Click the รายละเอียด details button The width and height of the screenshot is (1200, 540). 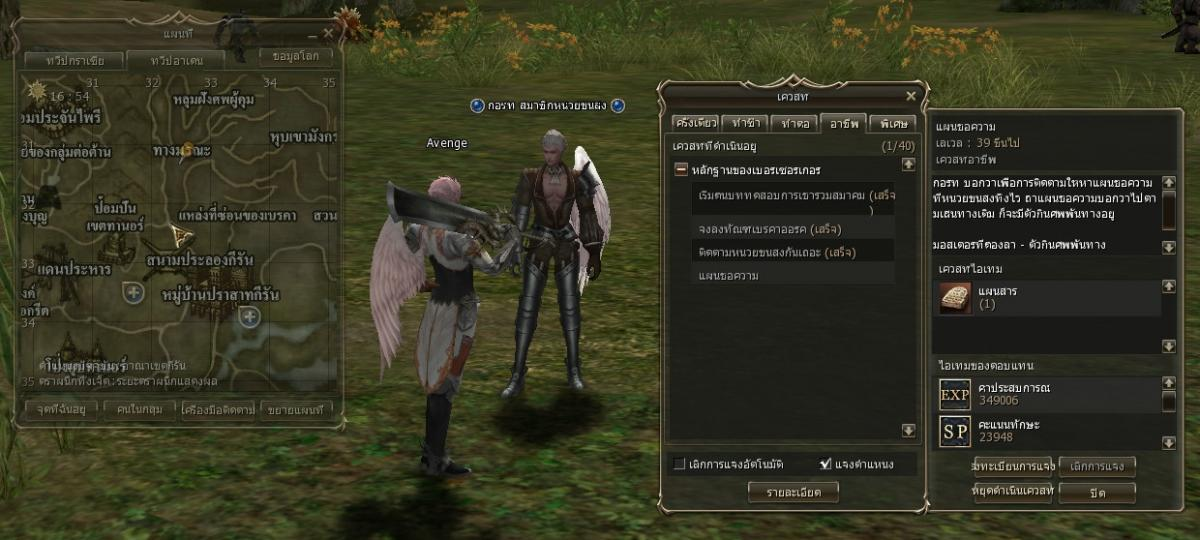(792, 491)
